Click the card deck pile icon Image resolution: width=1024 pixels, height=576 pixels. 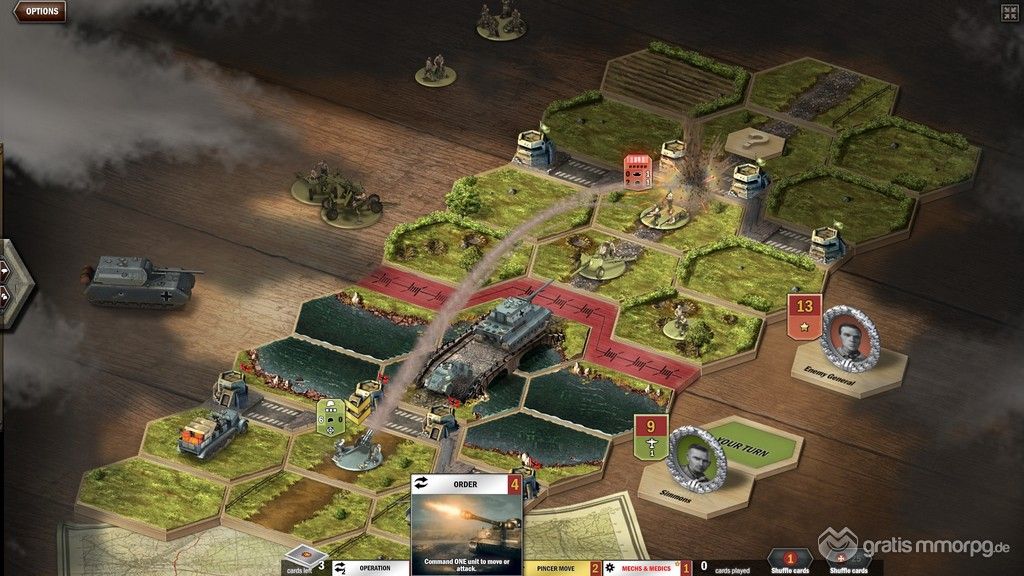(305, 557)
